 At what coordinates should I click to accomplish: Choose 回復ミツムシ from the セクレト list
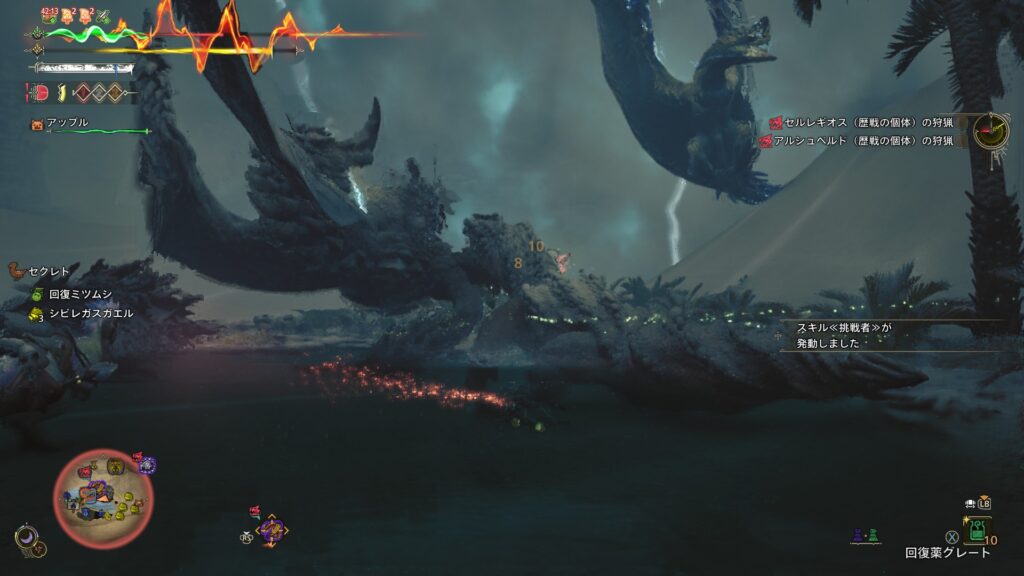coord(82,295)
